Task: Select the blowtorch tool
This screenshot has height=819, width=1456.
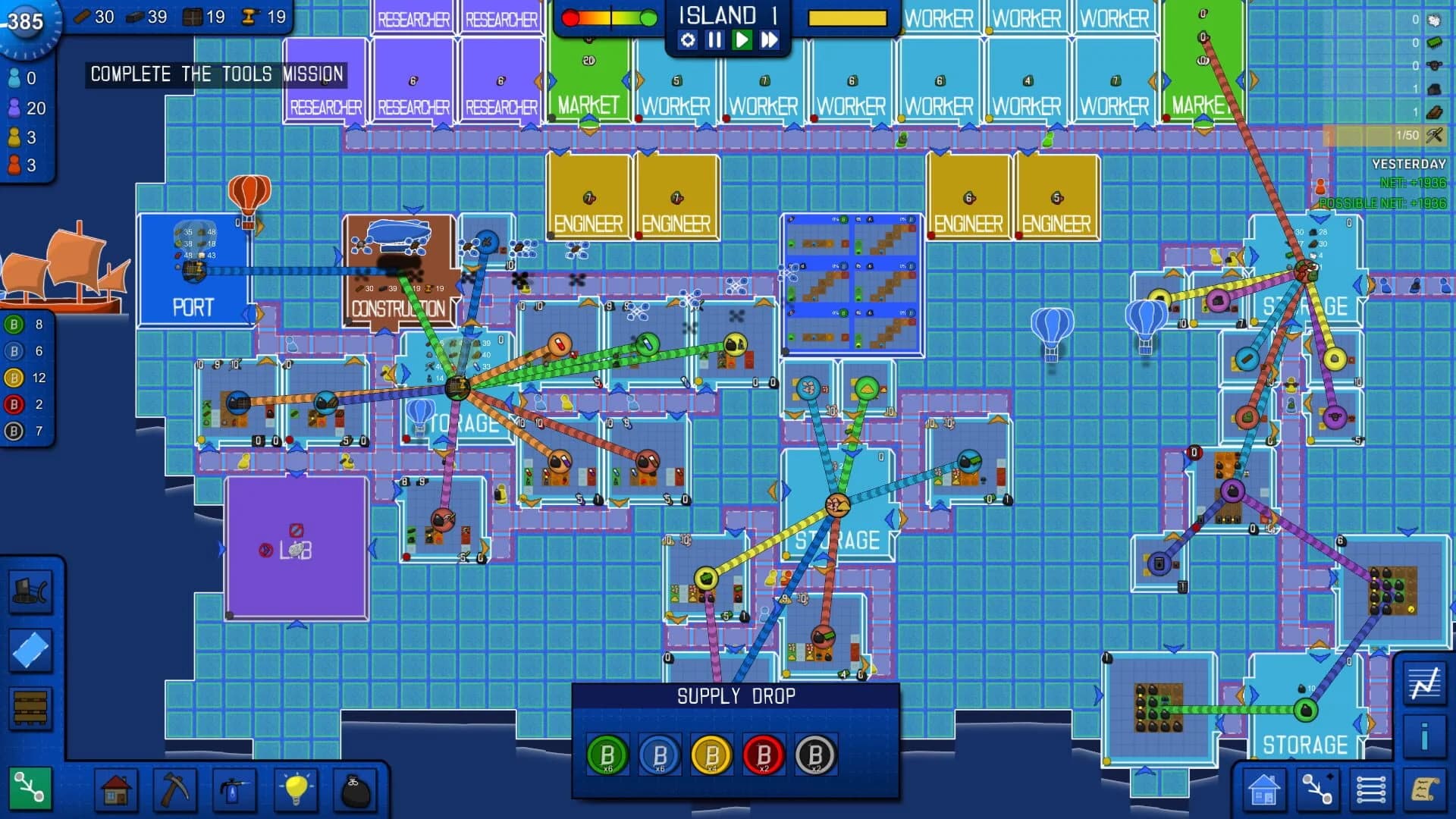Action: (x=234, y=789)
